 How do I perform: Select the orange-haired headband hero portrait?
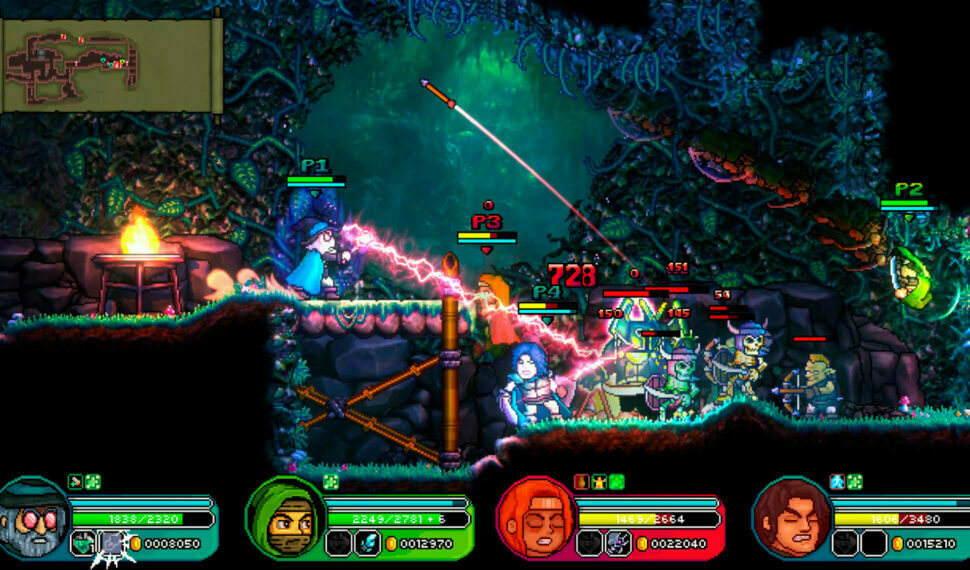(535, 517)
